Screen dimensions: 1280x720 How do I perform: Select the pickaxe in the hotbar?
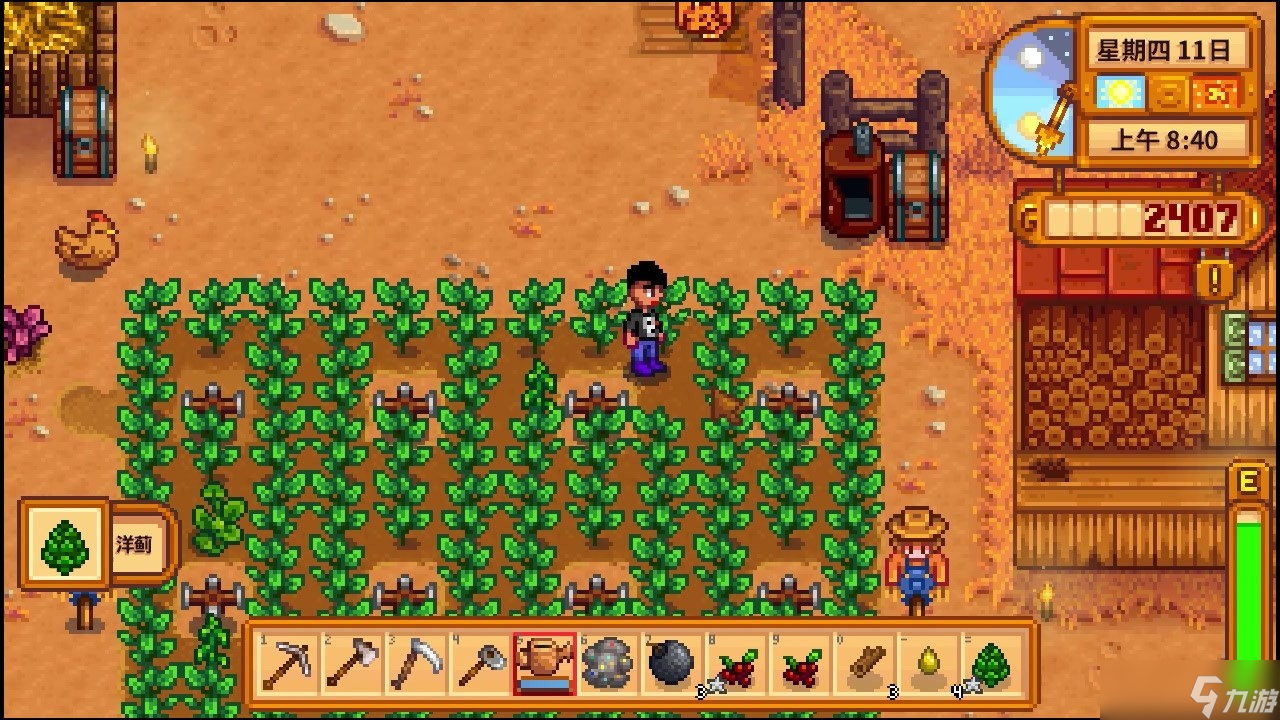click(288, 663)
